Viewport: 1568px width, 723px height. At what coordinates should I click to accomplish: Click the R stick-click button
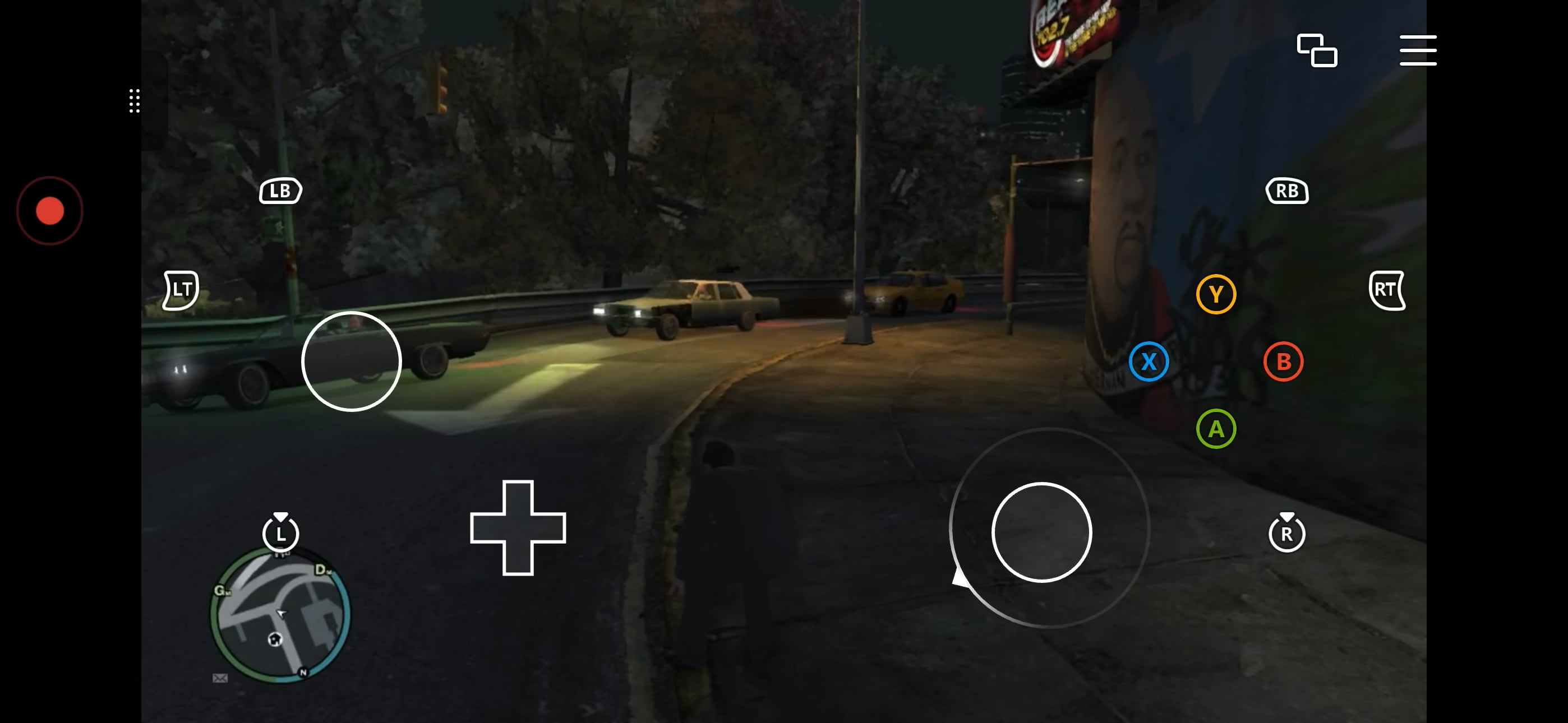pyautogui.click(x=1287, y=533)
